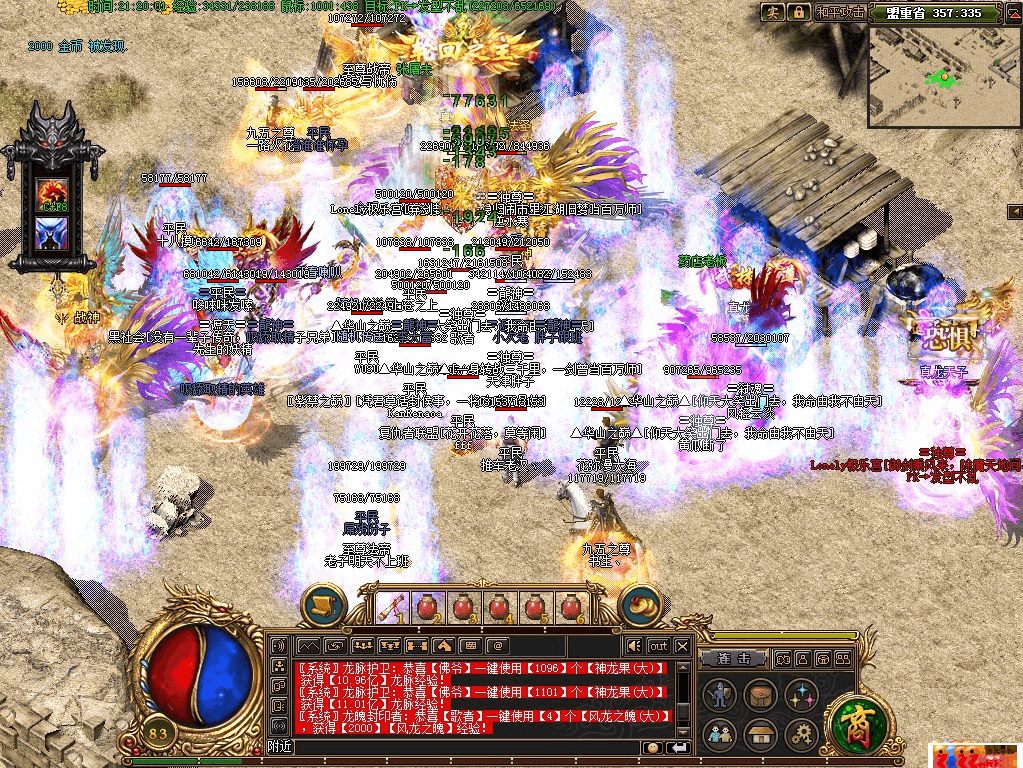Open the skills panel with sparkling stars
Viewport: 1023px width, 768px height.
click(x=799, y=694)
